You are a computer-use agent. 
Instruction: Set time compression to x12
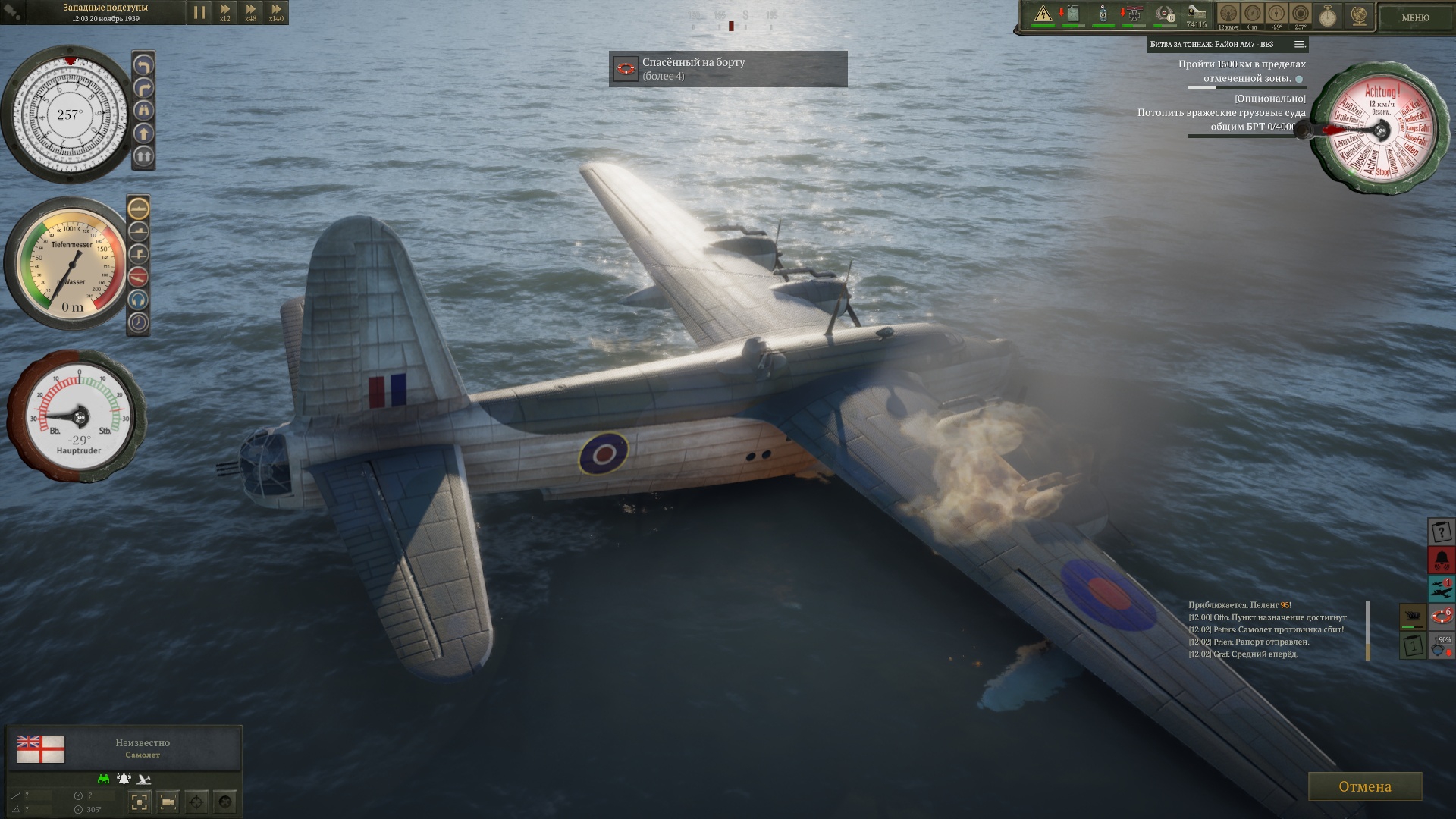pyautogui.click(x=225, y=12)
